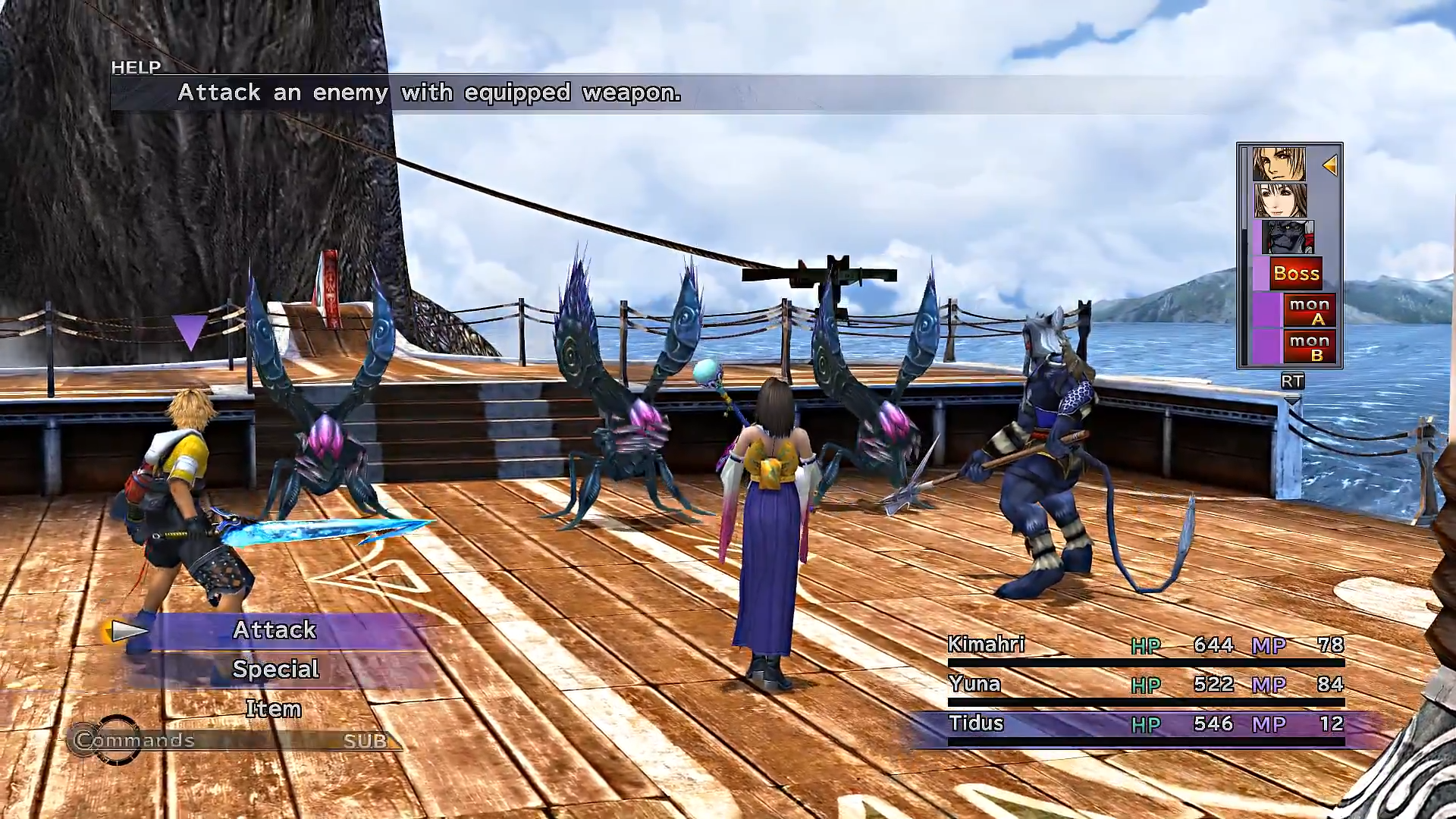Choose Attack from the command menu

(275, 629)
